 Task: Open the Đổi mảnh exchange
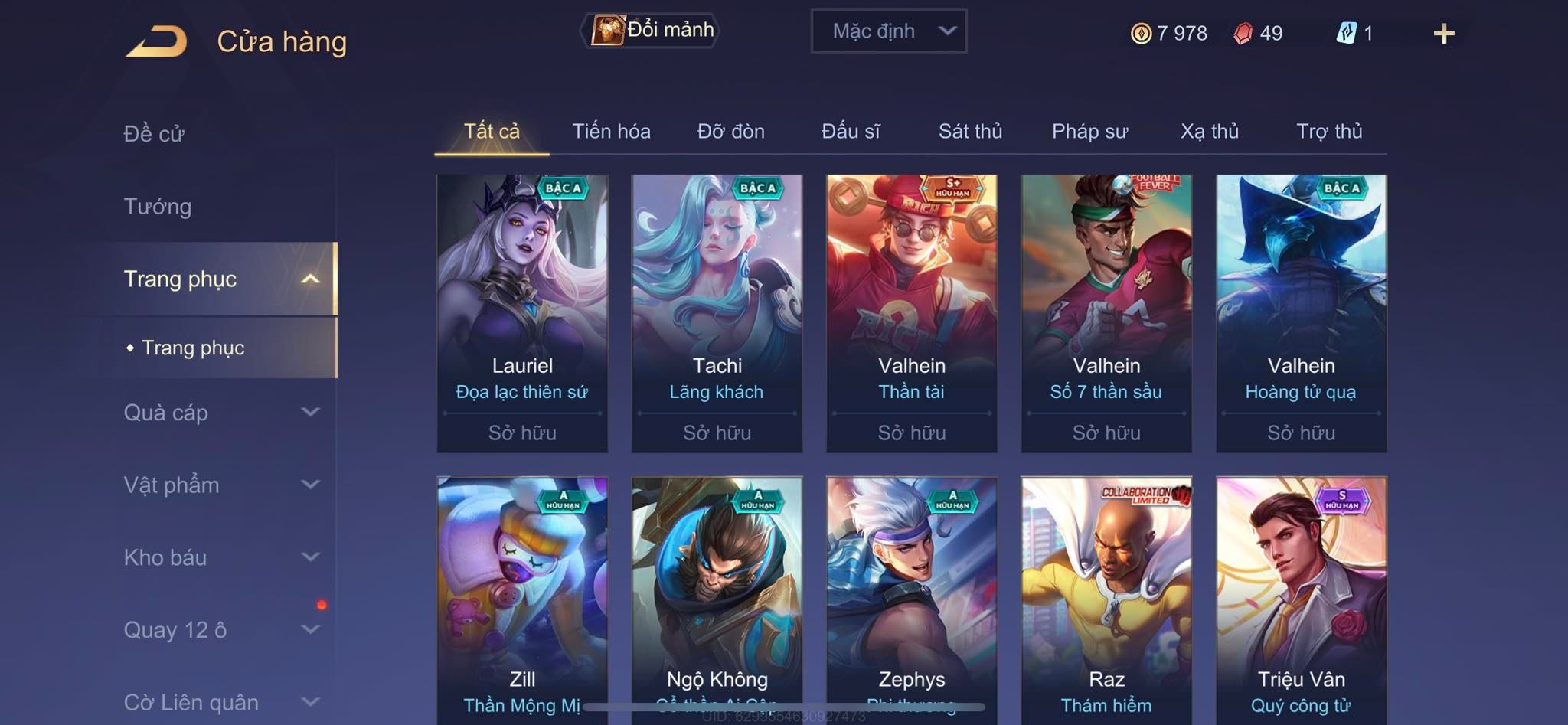[x=651, y=31]
